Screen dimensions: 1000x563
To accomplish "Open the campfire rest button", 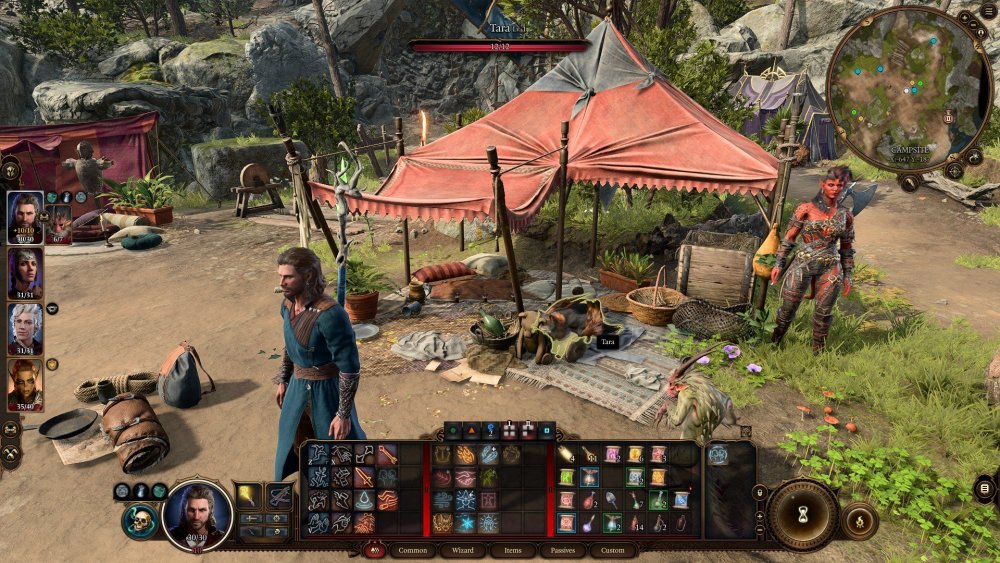I will click(859, 521).
